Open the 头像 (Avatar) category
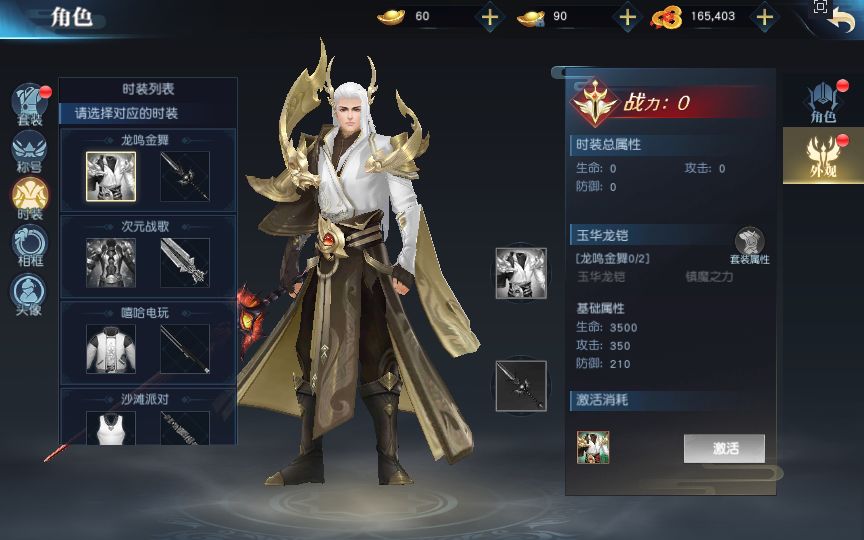864x540 pixels. pos(29,293)
